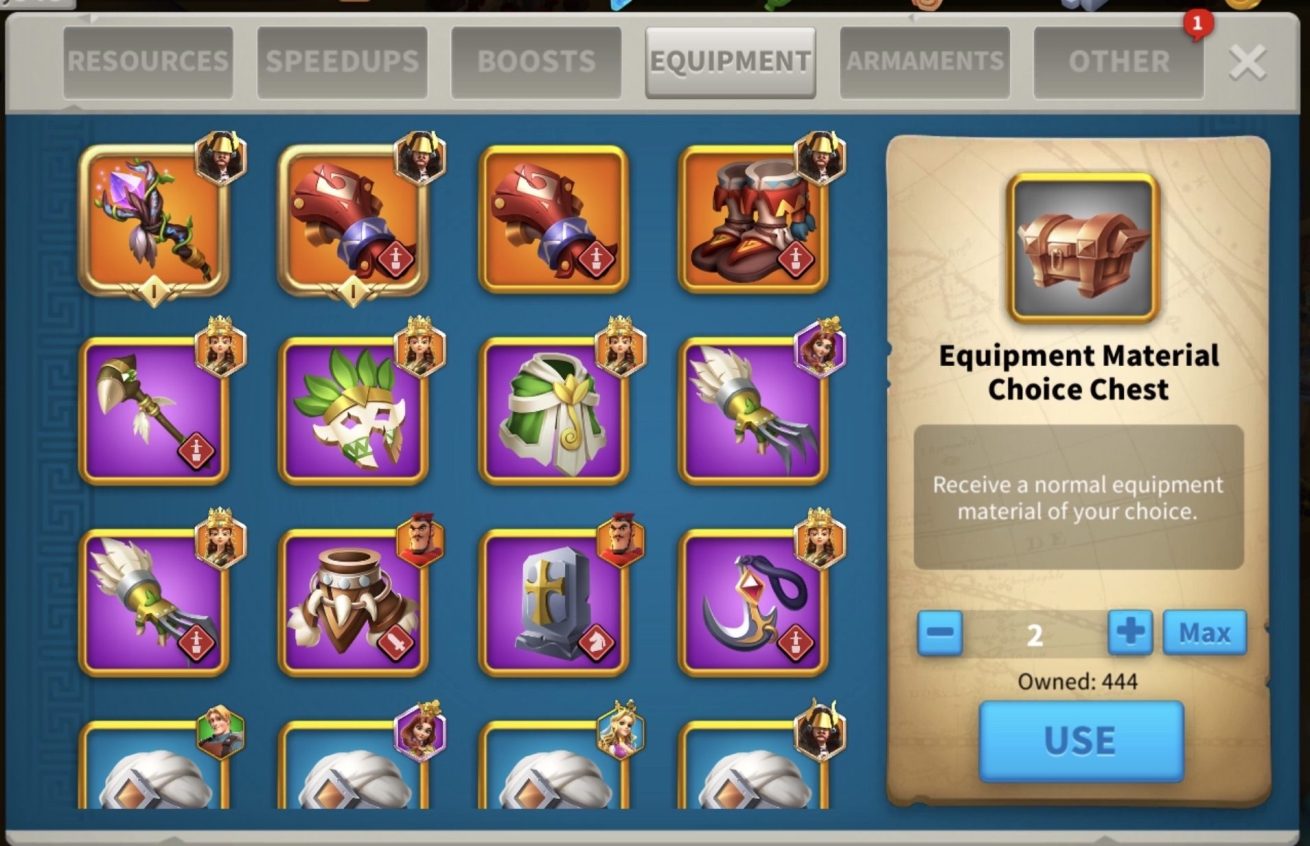Switch to the Armaments tab
The width and height of the screenshot is (1310, 846).
point(925,62)
